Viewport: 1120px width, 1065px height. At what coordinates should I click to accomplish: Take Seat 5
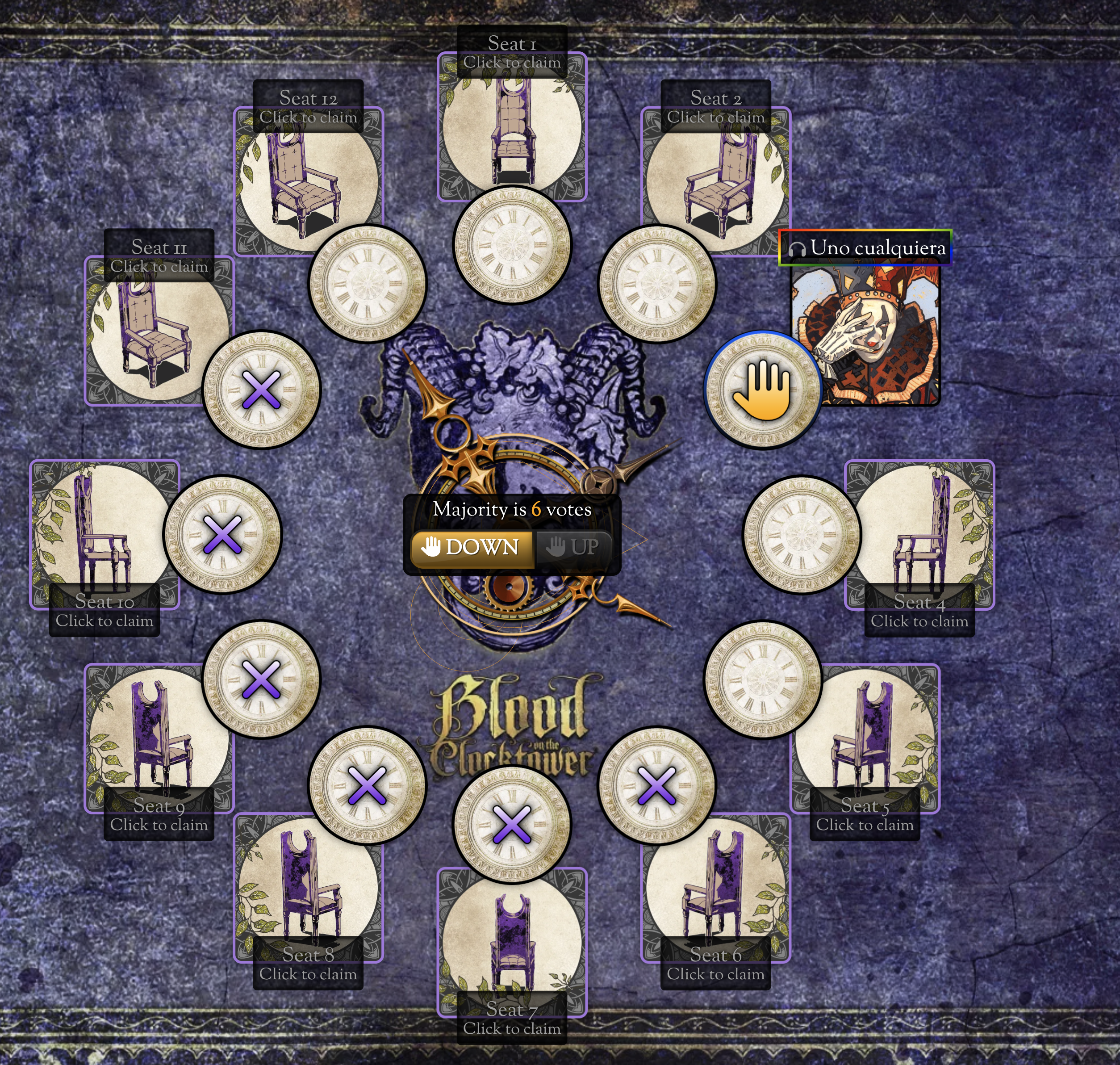865,738
